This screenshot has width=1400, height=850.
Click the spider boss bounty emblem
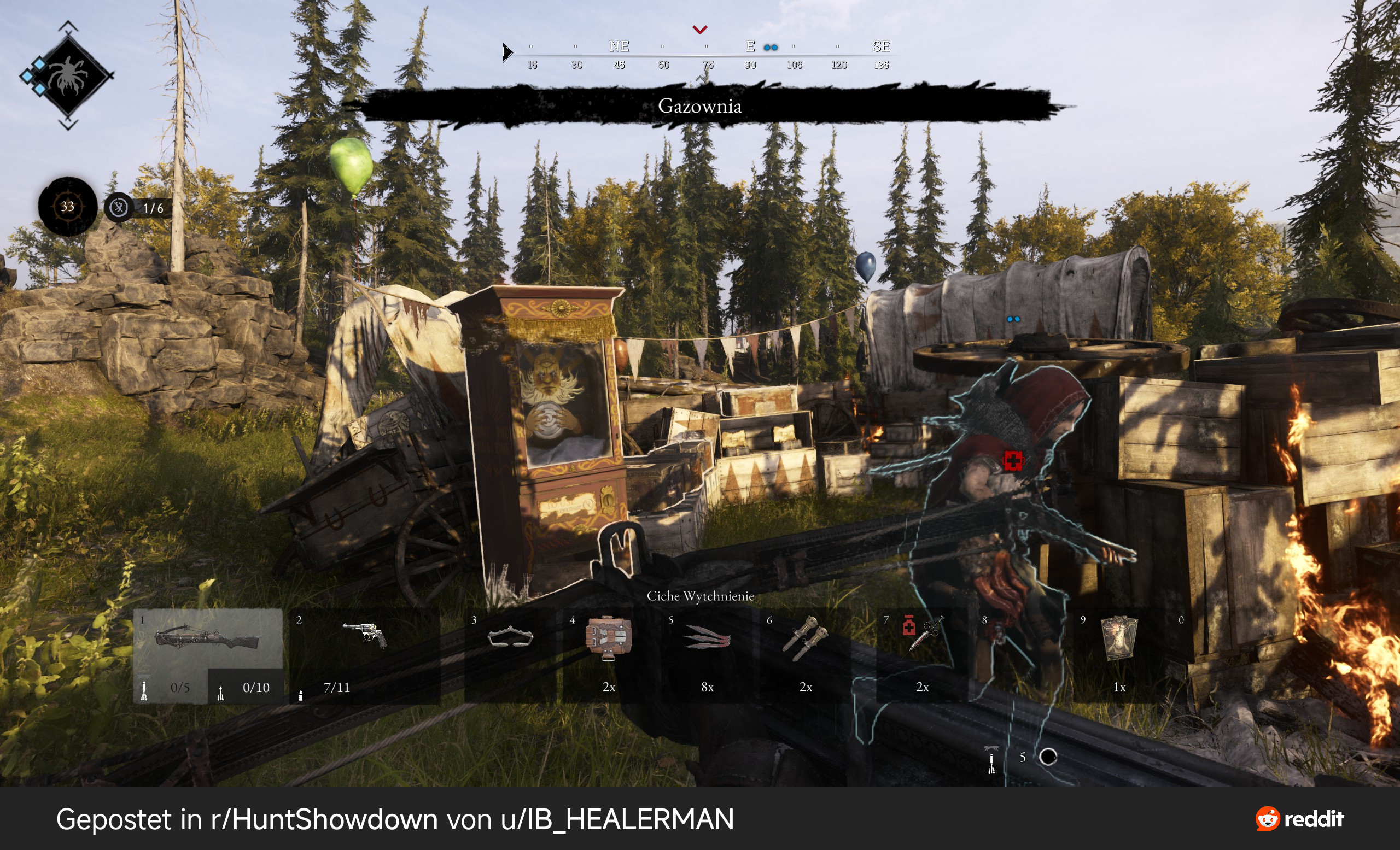68,75
